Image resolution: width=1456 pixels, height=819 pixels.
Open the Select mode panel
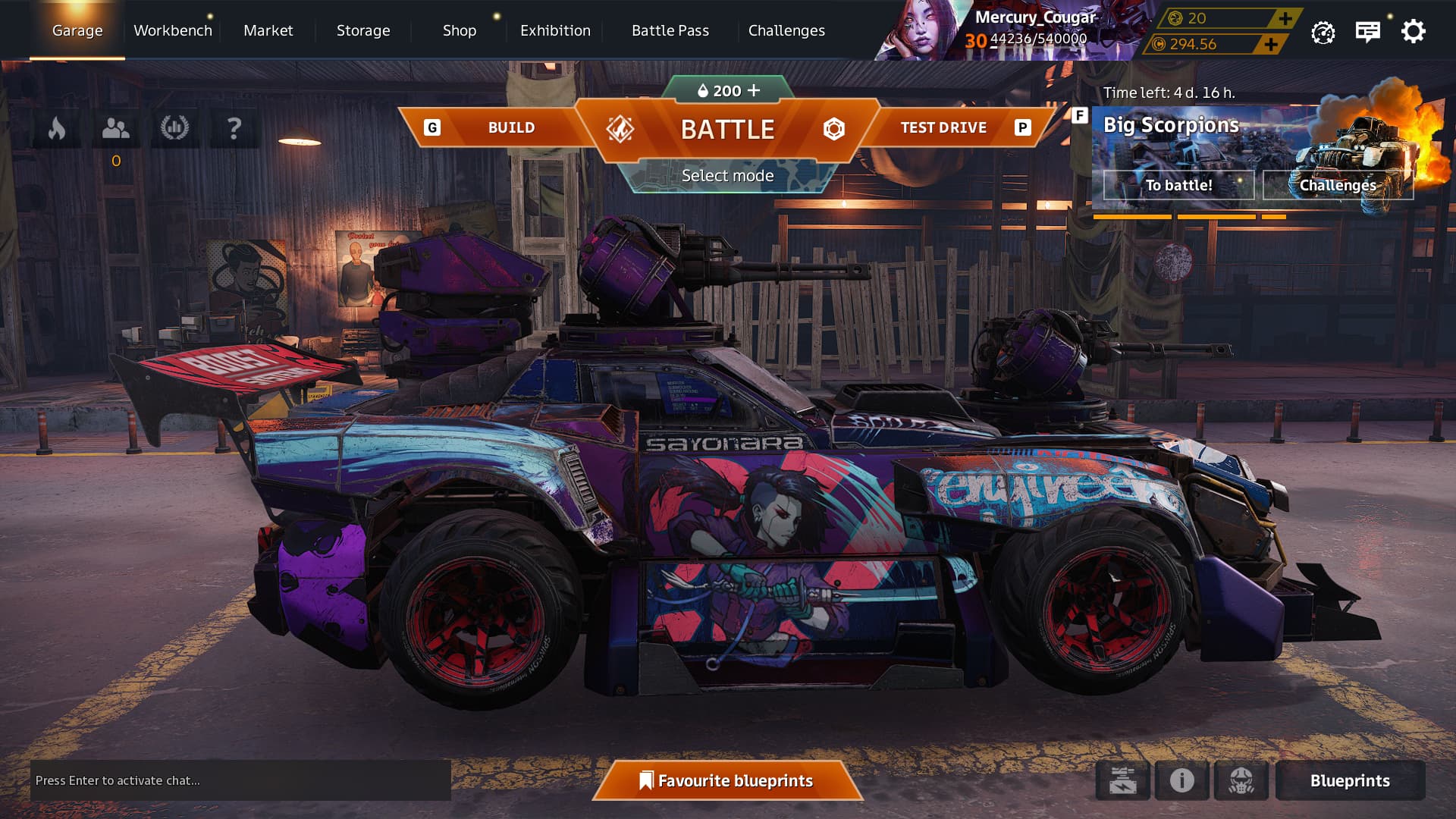tap(727, 176)
